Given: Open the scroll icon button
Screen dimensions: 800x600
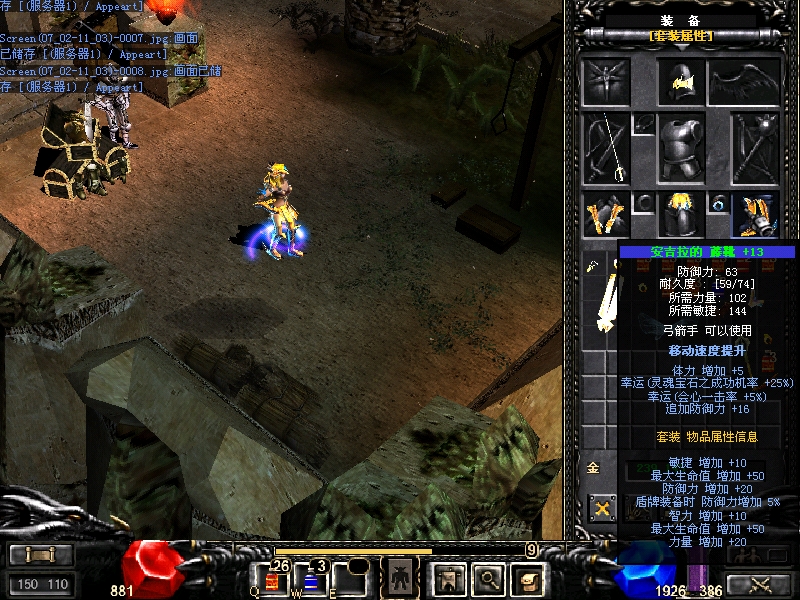Looking at the screenshot, I should click(x=526, y=577).
